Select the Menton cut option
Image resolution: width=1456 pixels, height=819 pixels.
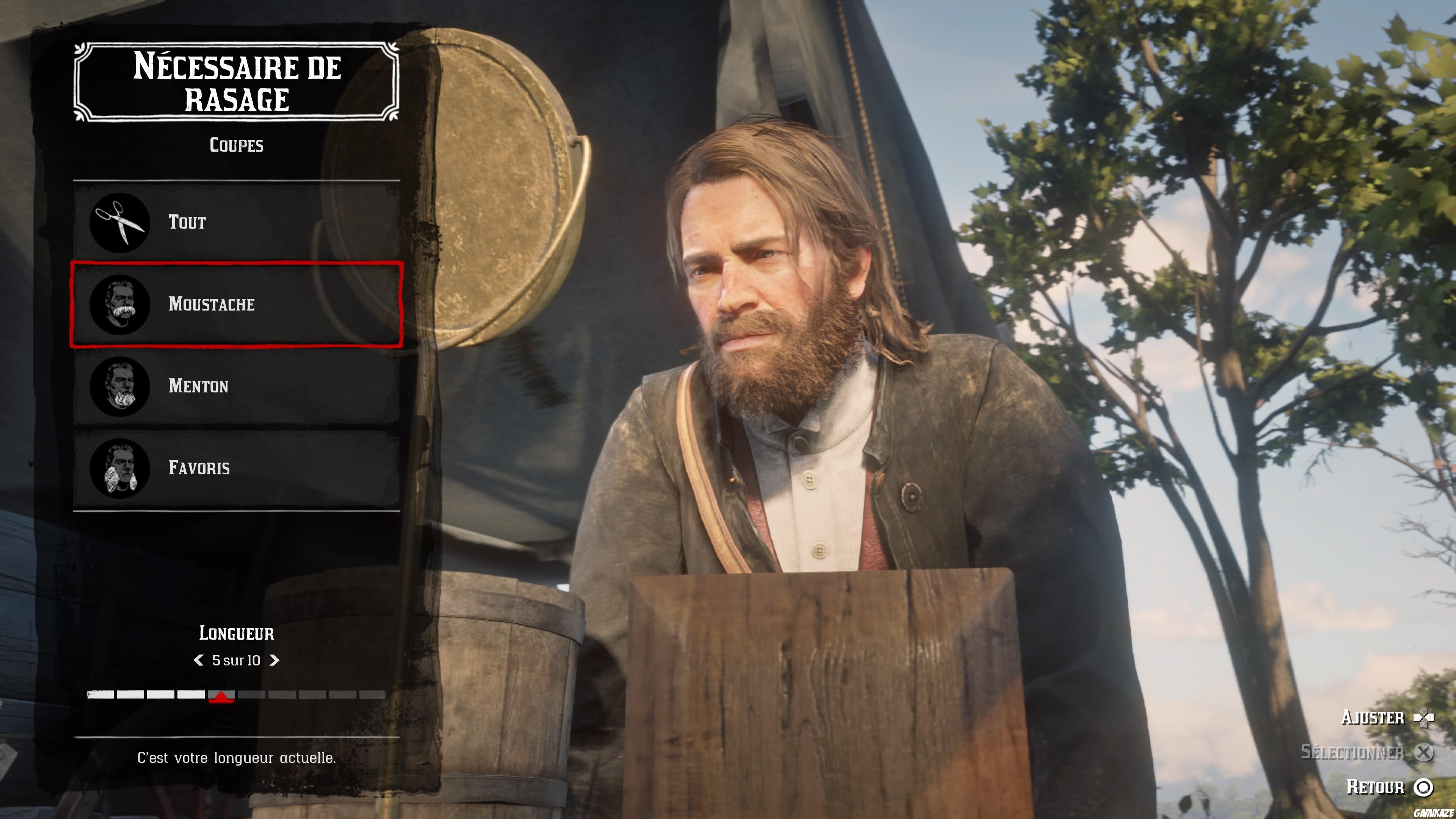click(x=237, y=386)
